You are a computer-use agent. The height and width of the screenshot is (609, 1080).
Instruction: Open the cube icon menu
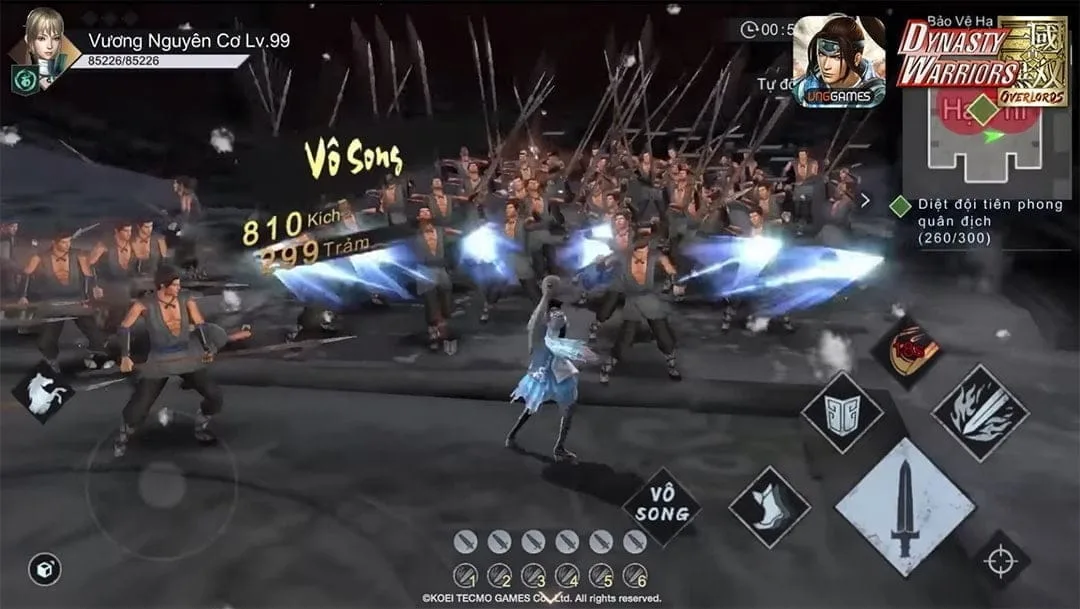click(x=44, y=569)
